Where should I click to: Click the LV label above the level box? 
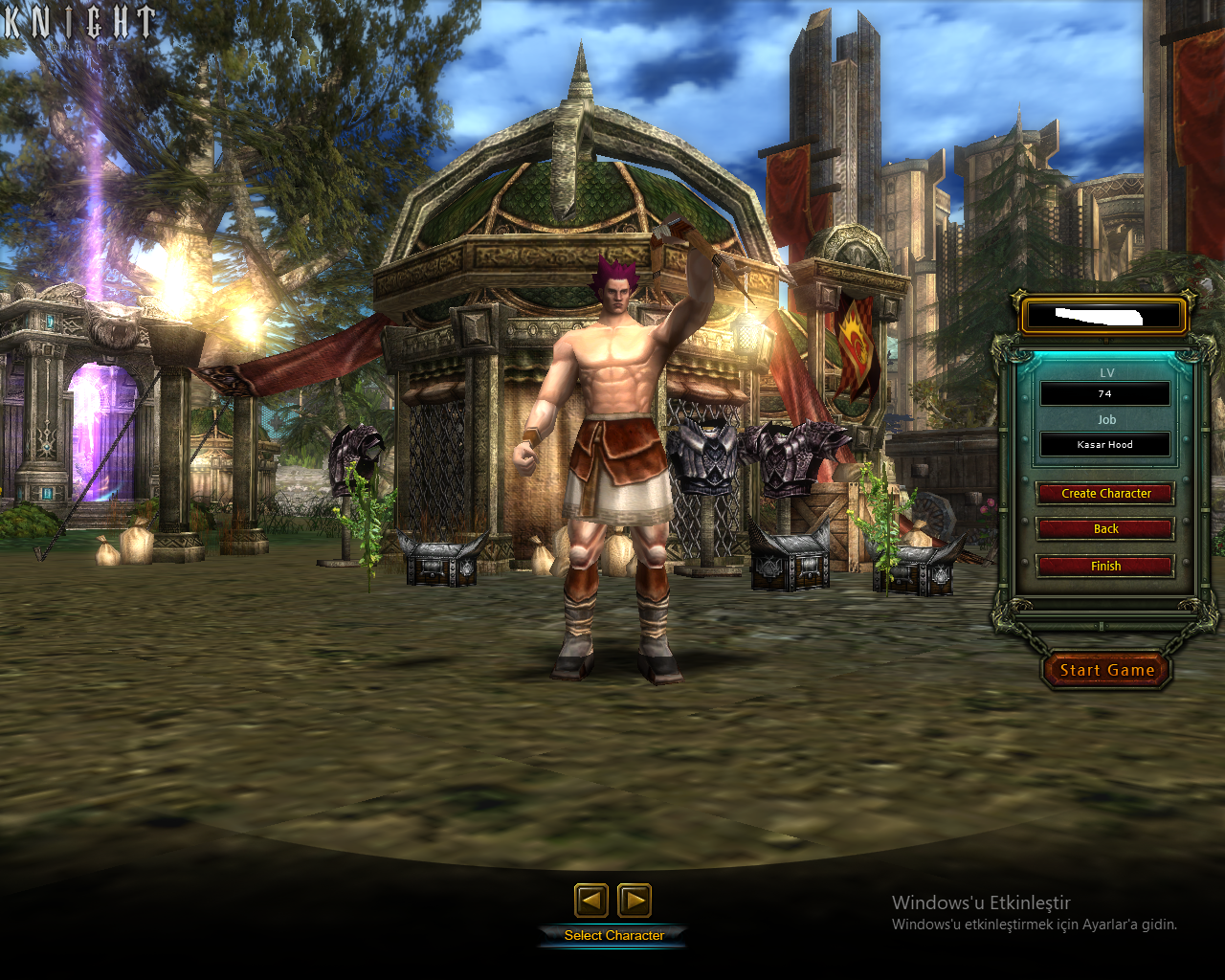(1105, 372)
